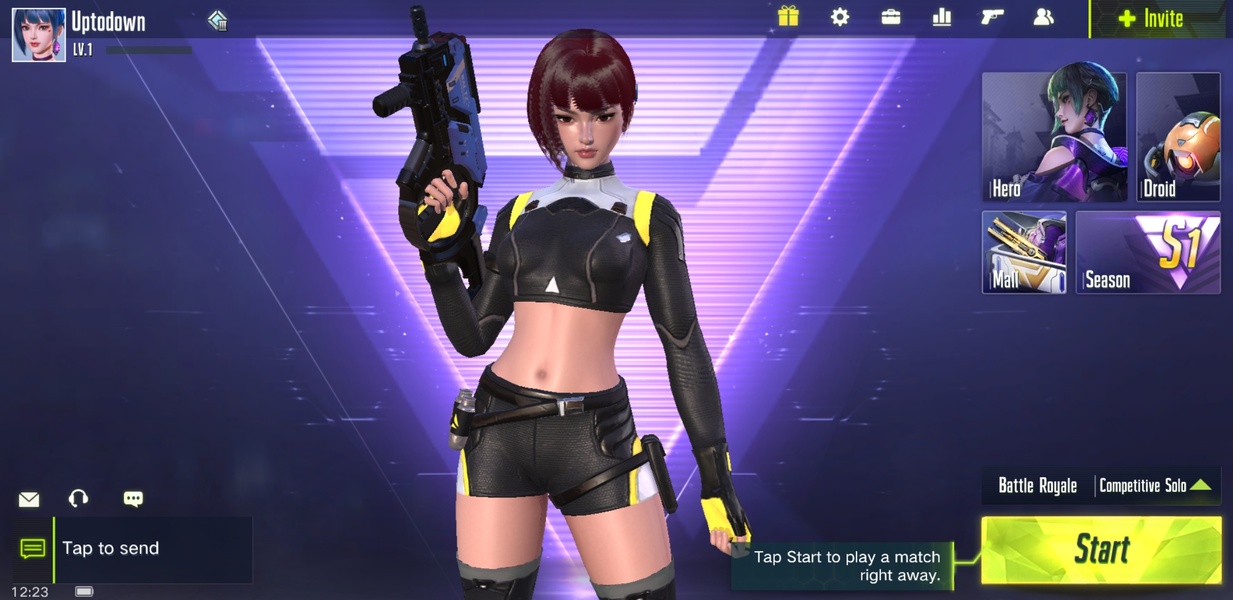Tap the 'Tap to send' chat box

pyautogui.click(x=151, y=549)
